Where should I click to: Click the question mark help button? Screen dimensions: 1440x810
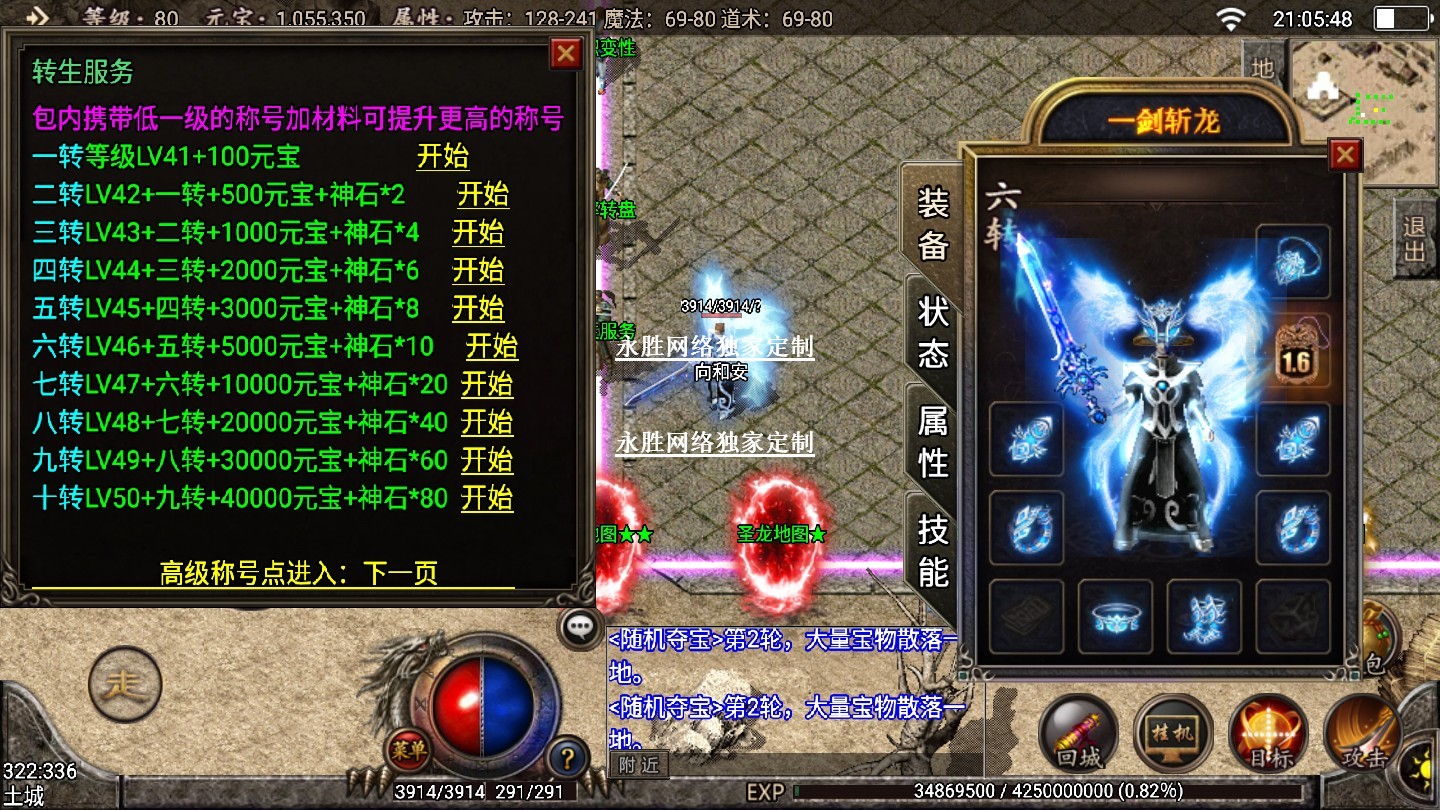click(567, 757)
